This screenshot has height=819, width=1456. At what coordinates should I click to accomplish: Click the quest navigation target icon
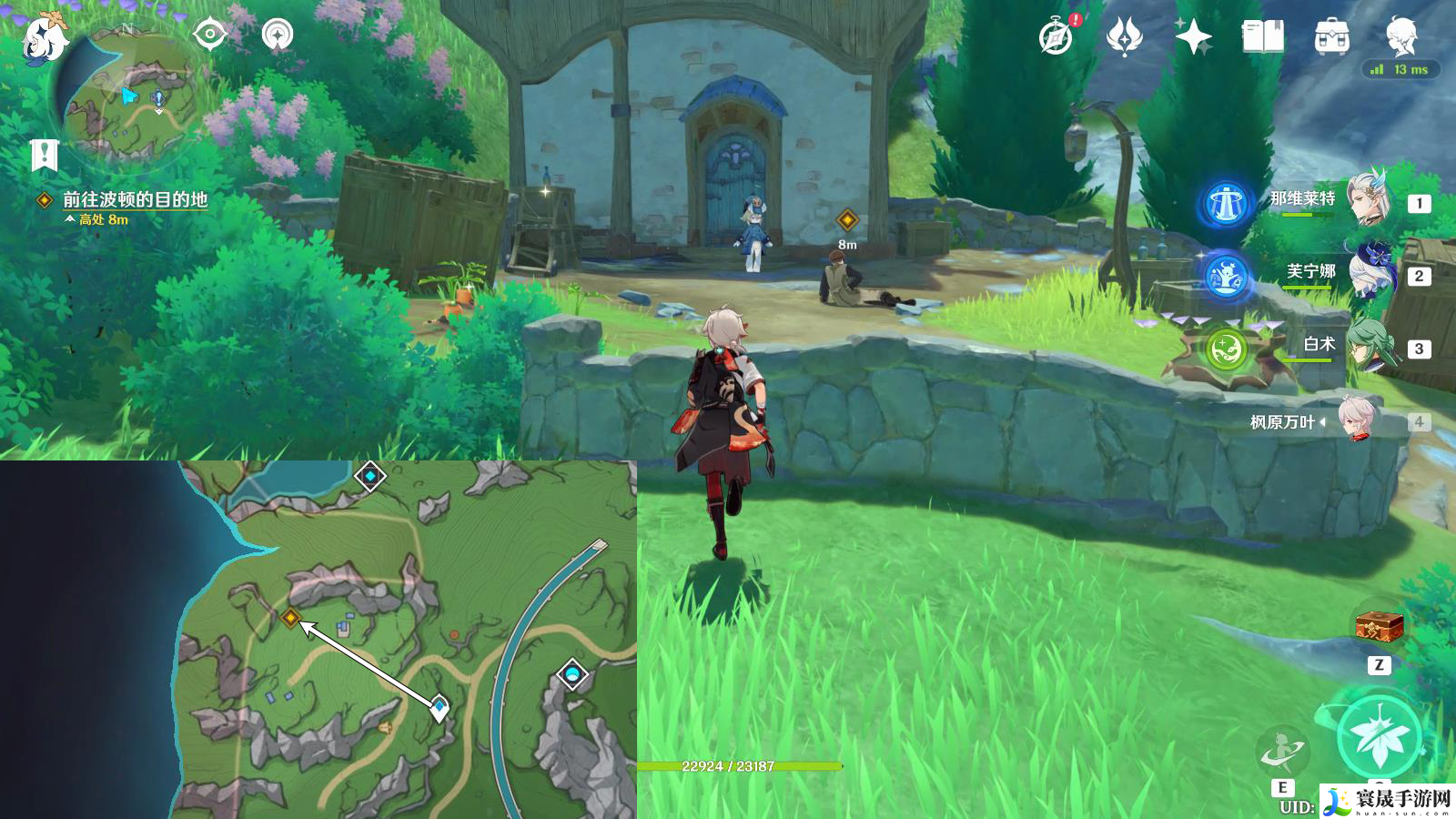click(210, 35)
